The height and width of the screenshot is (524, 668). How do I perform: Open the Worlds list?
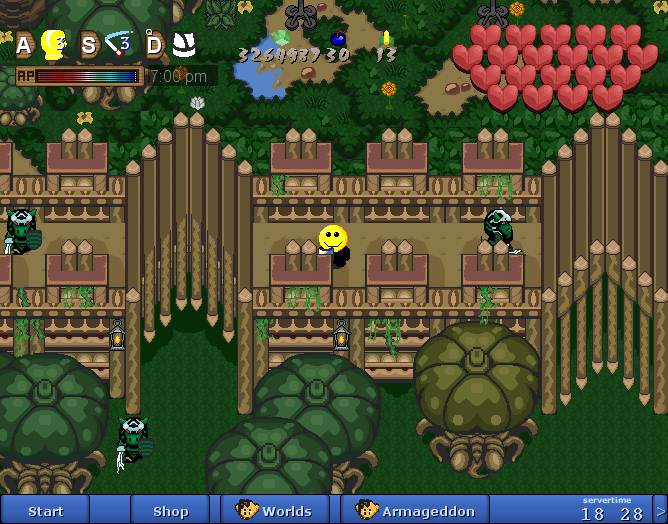tap(274, 510)
